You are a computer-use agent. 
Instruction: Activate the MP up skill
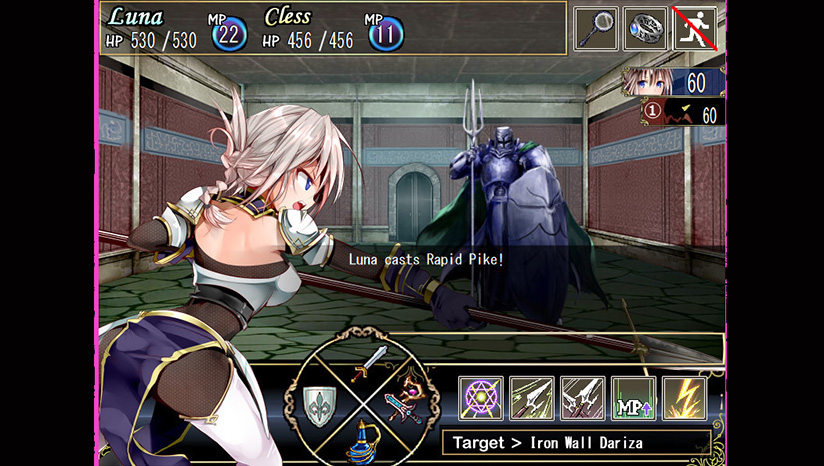(x=633, y=398)
